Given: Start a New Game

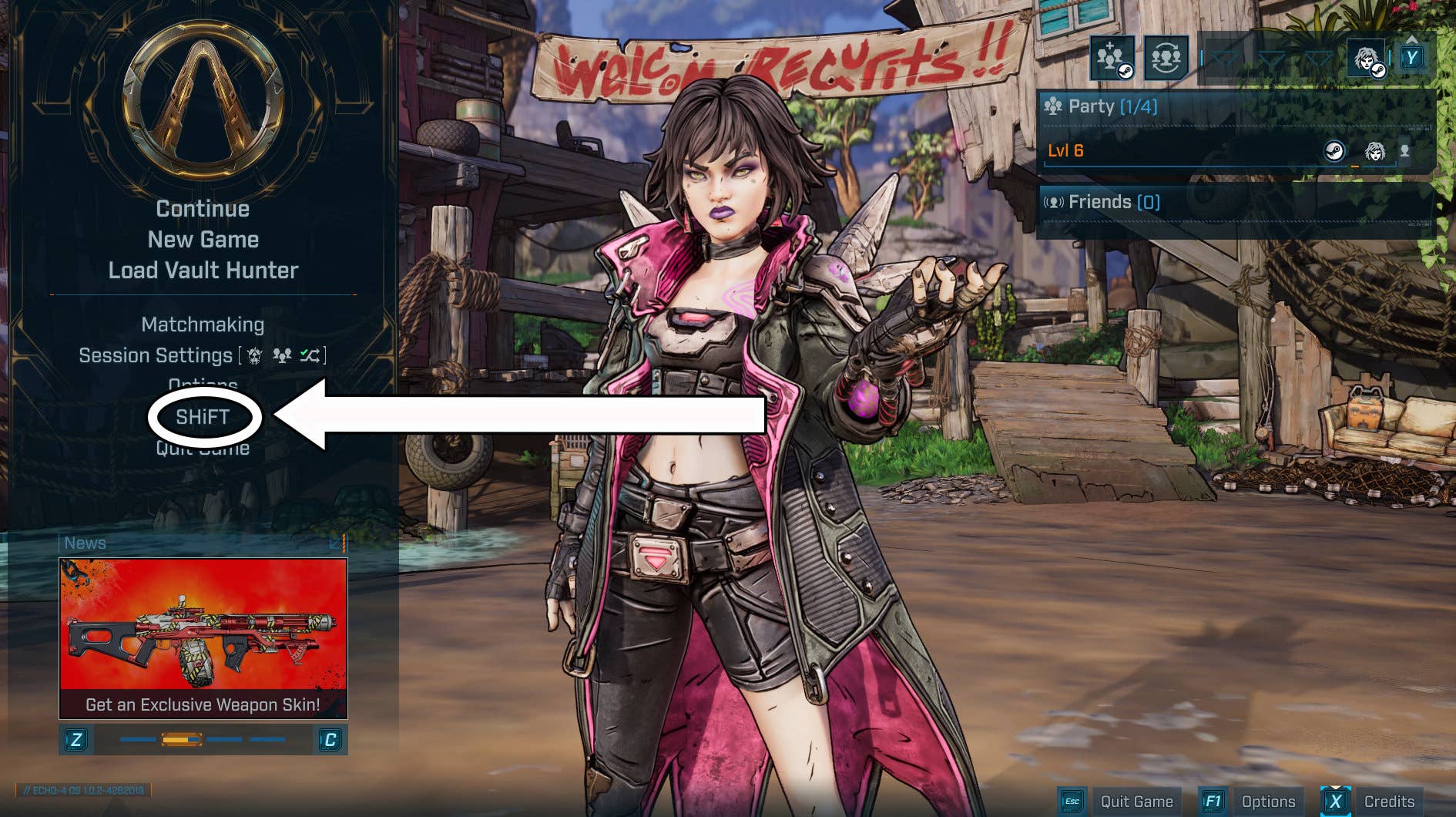Looking at the screenshot, I should [x=203, y=240].
